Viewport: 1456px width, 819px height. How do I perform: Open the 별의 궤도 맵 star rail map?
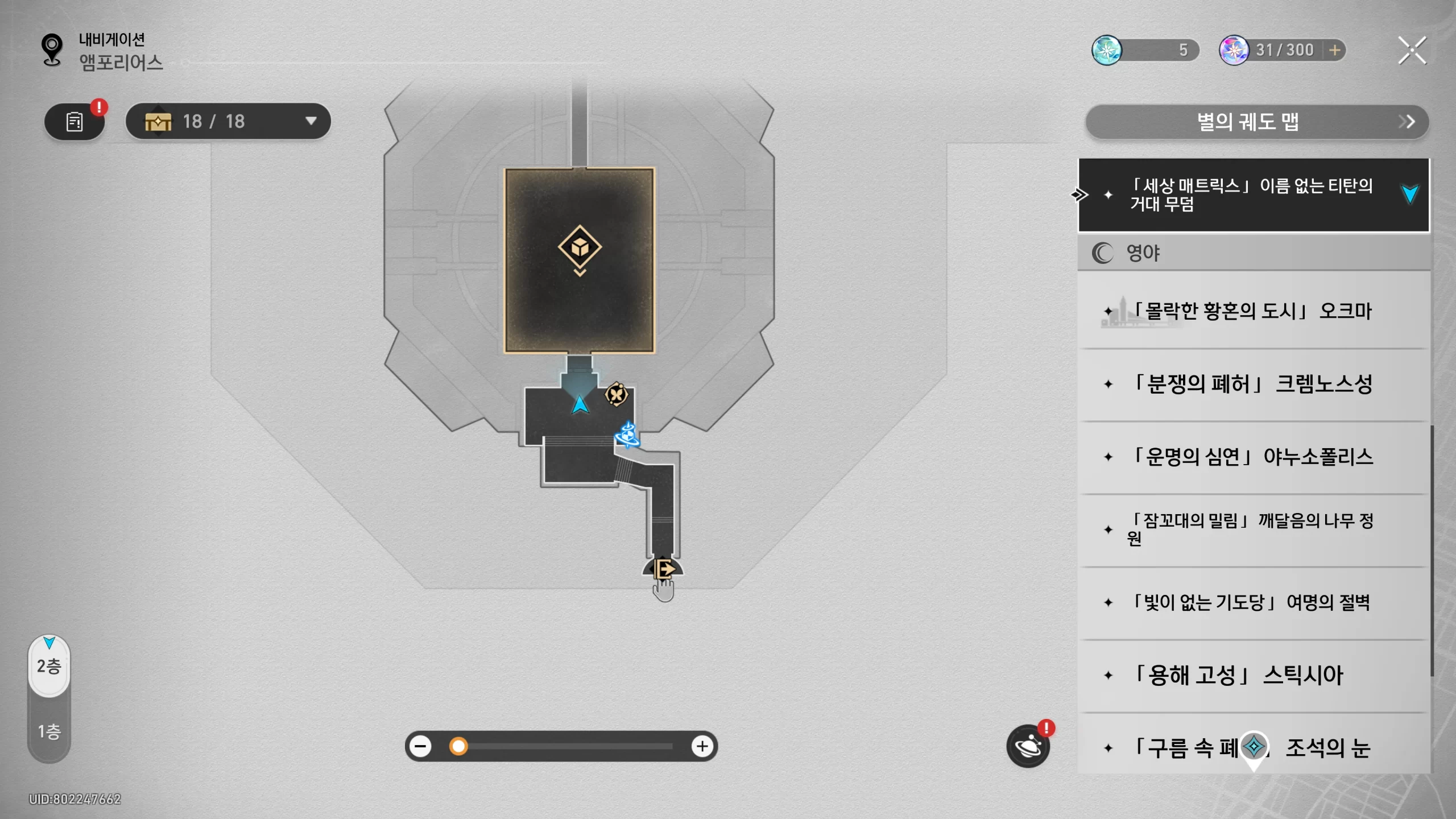(1256, 122)
